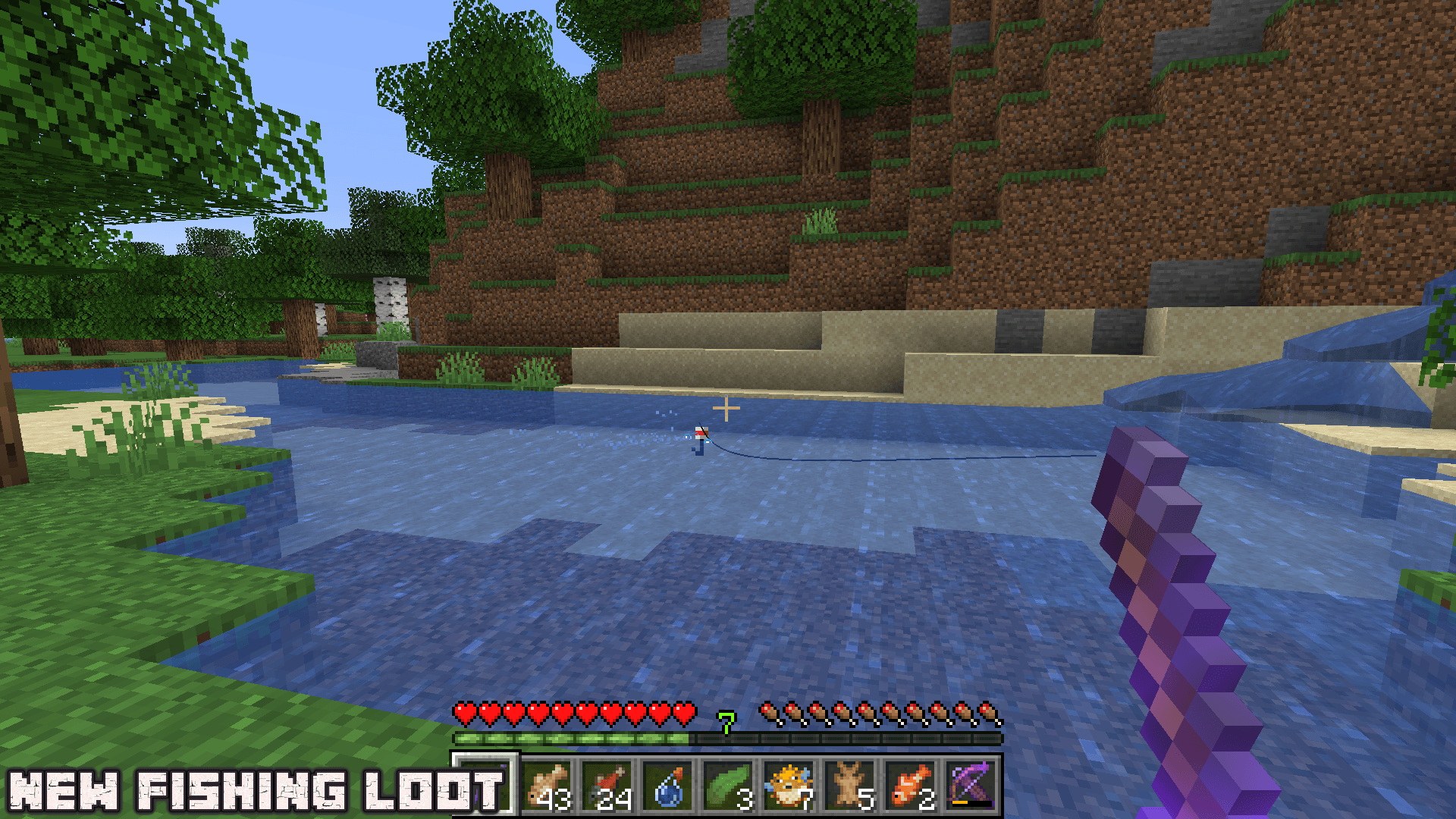Image resolution: width=1456 pixels, height=819 pixels.
Task: Click the crosshair at the center of the screen
Action: click(727, 407)
